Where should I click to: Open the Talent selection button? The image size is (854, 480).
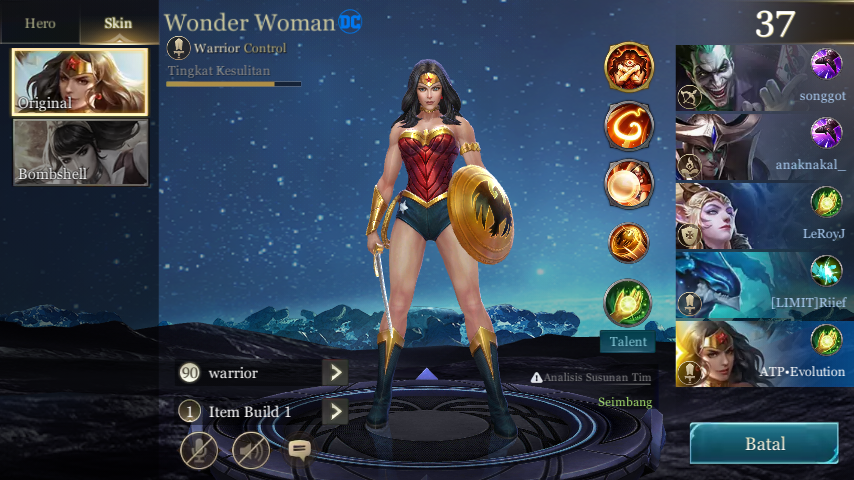point(628,342)
